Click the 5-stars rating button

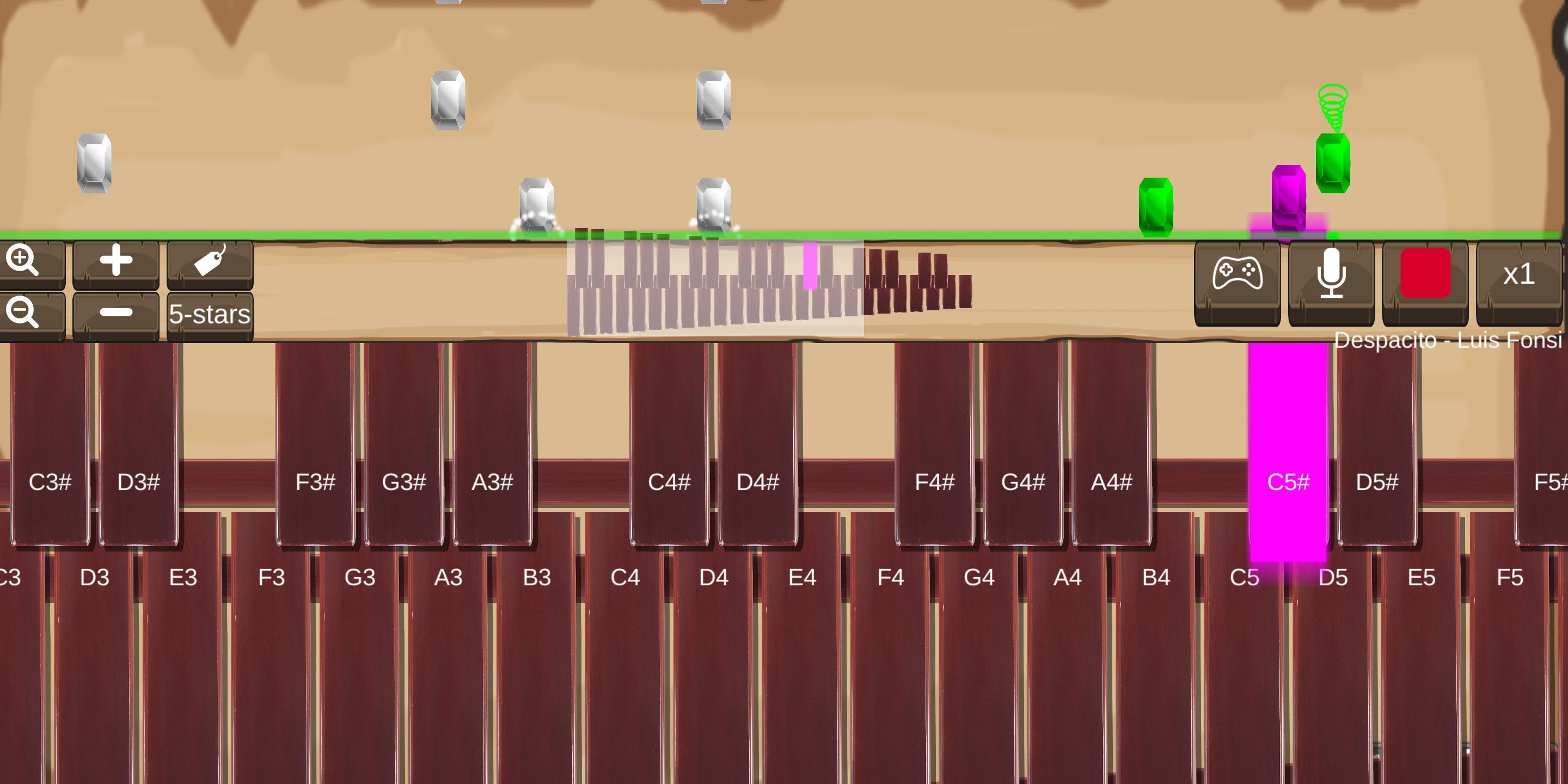pyautogui.click(x=210, y=315)
